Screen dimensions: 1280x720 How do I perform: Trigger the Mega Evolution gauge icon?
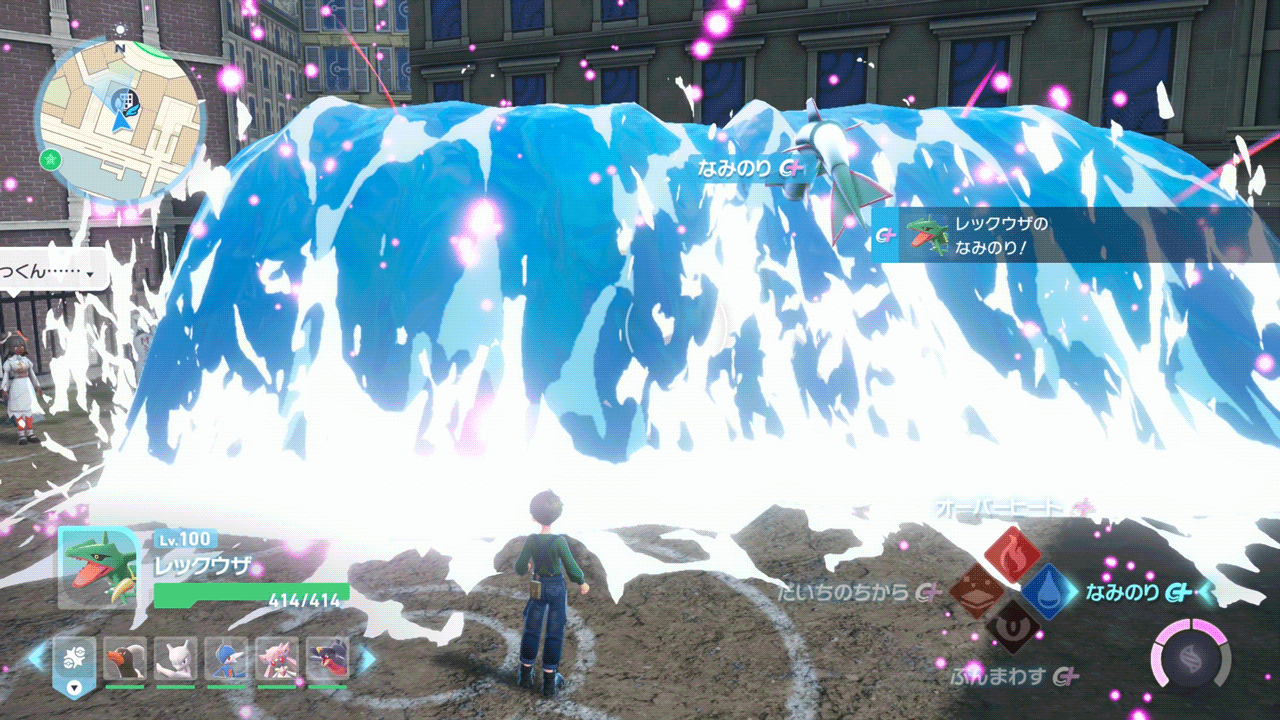click(1190, 660)
